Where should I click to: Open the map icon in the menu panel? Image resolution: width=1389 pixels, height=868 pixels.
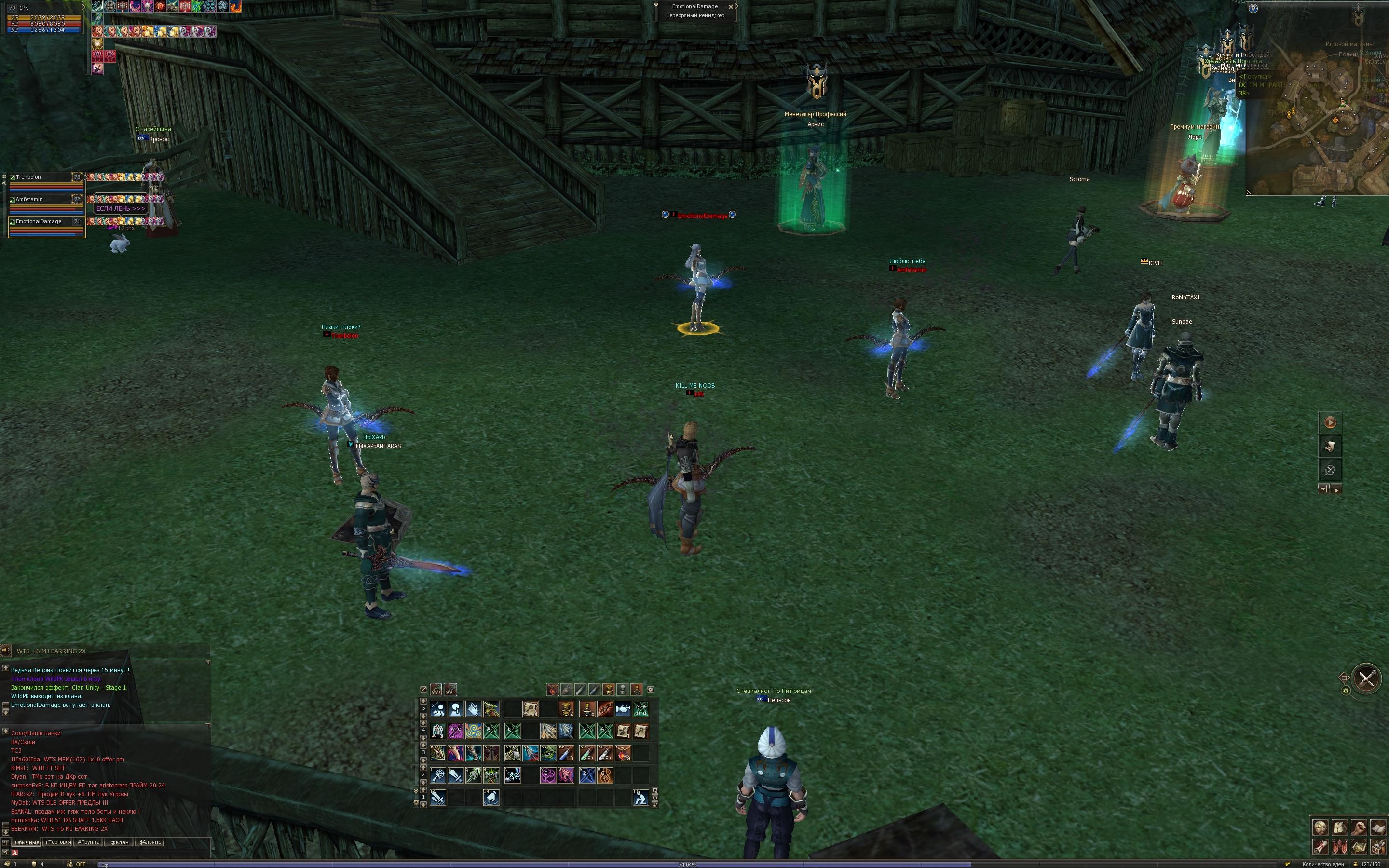click(x=1360, y=848)
